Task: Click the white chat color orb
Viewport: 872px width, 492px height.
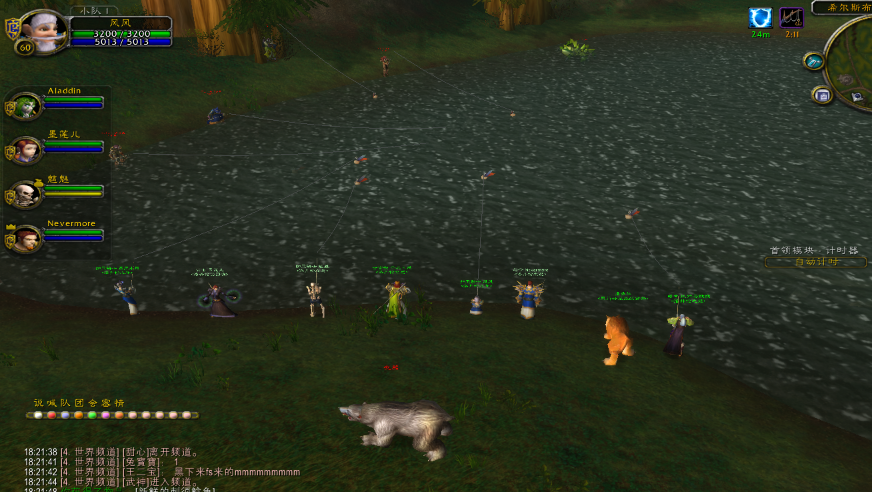Action: (38, 415)
